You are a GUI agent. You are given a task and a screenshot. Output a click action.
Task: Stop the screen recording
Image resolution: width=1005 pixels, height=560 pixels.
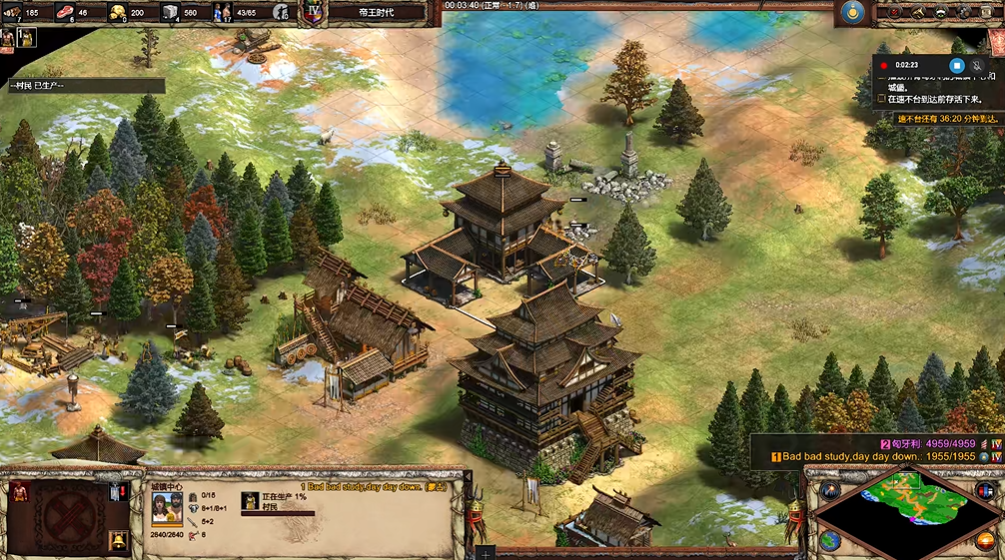point(956,65)
